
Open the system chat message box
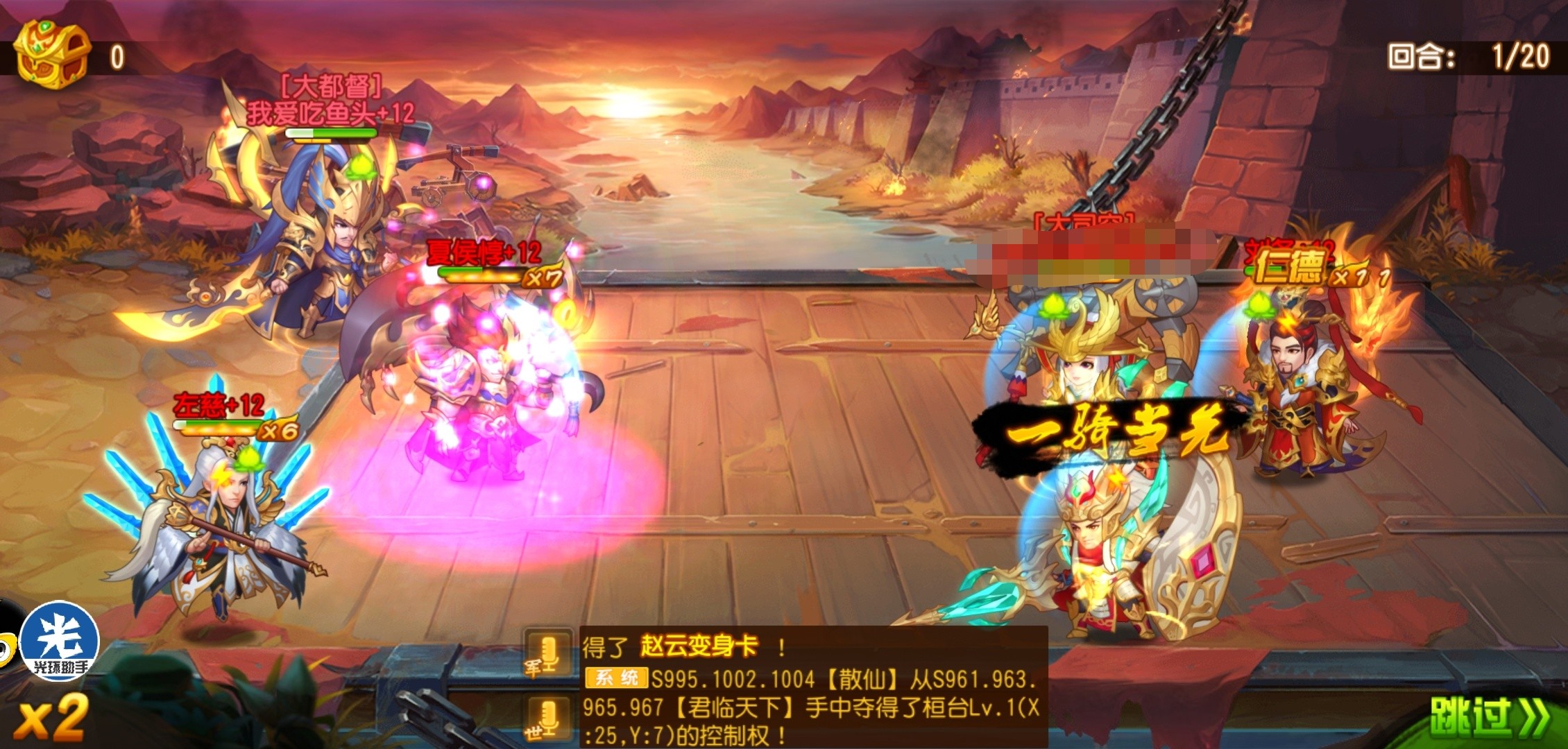[812, 687]
